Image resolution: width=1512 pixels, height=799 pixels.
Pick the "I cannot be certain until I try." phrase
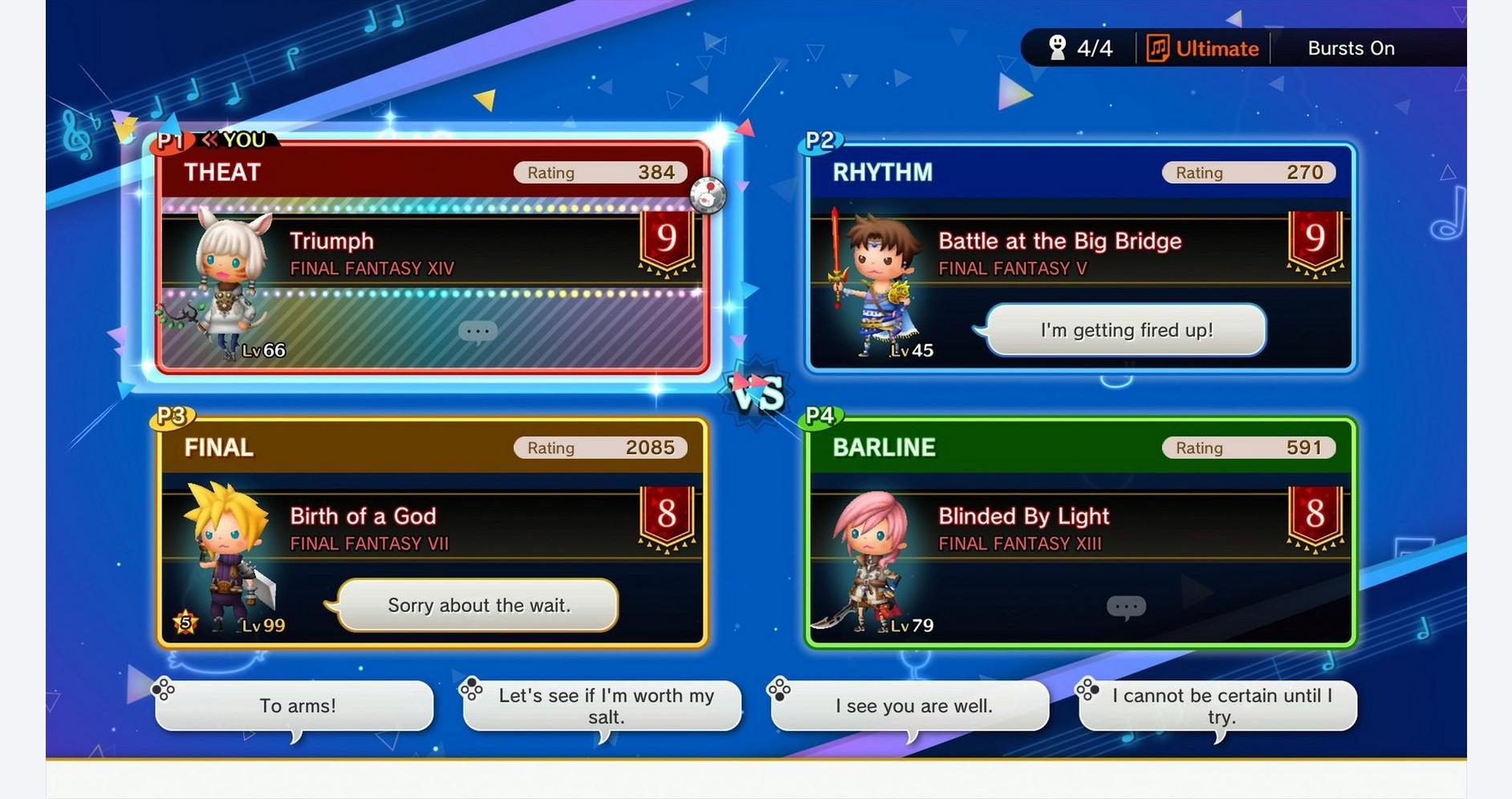(1221, 706)
